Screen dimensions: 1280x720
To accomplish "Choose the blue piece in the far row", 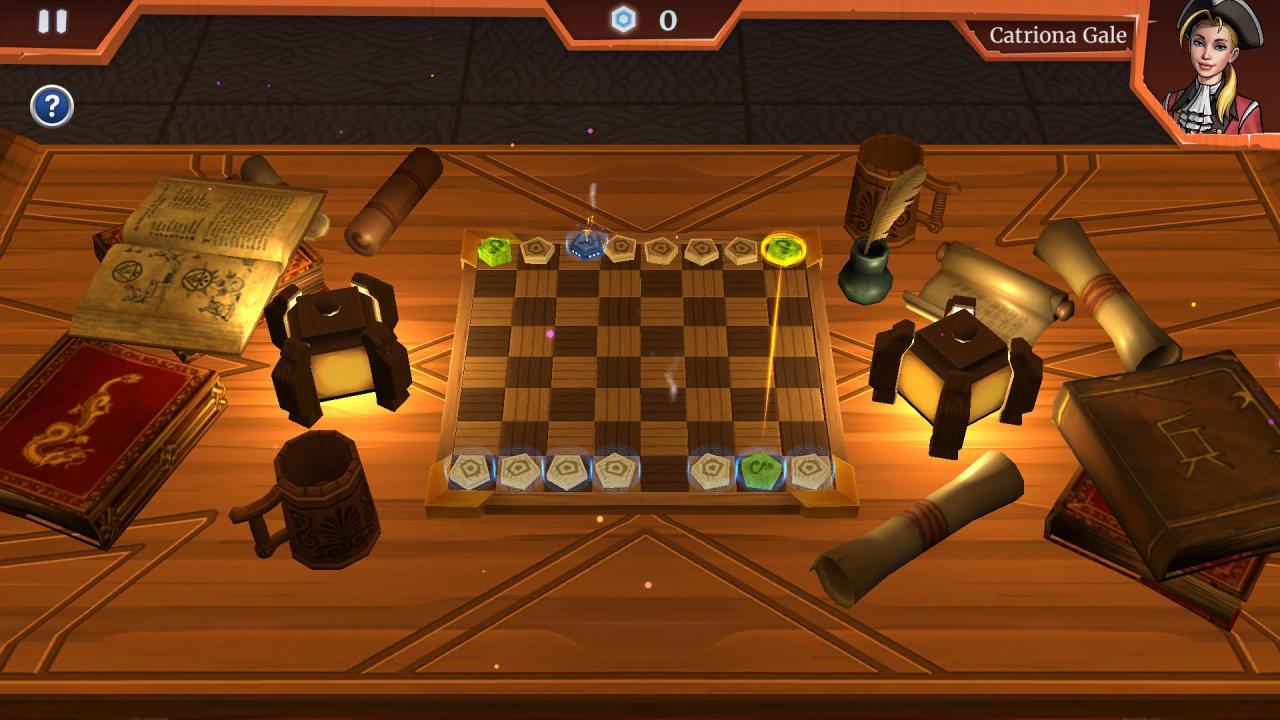I will point(584,245).
